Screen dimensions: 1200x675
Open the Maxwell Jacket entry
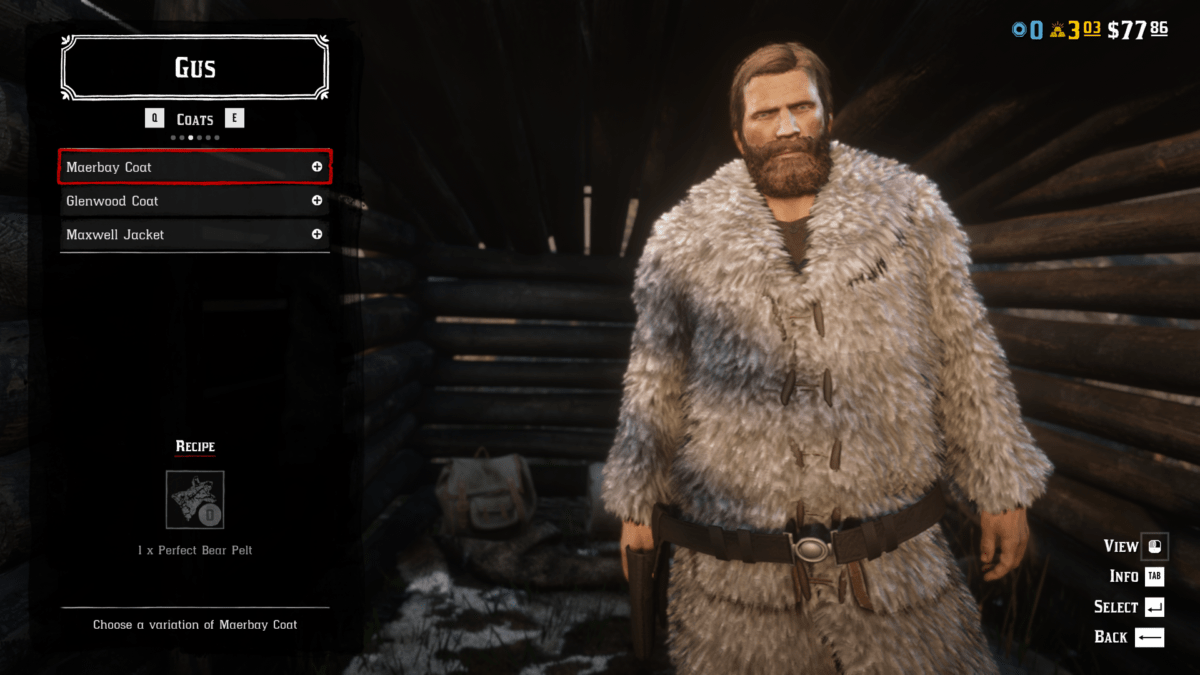(180, 235)
